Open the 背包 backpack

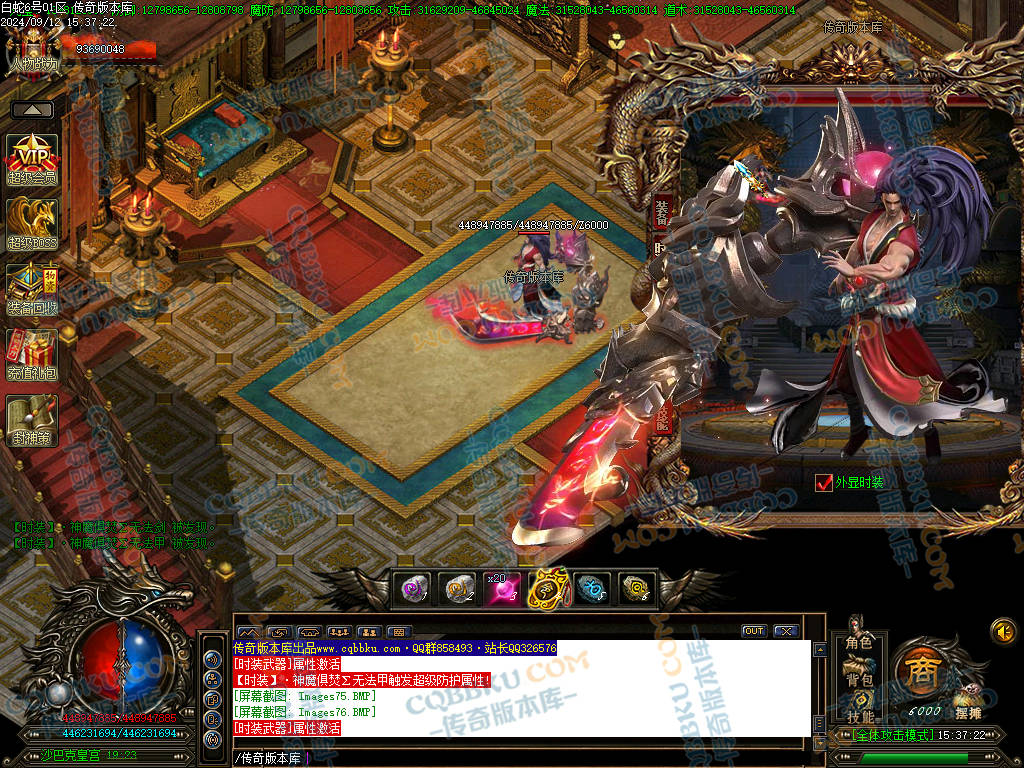[x=859, y=680]
